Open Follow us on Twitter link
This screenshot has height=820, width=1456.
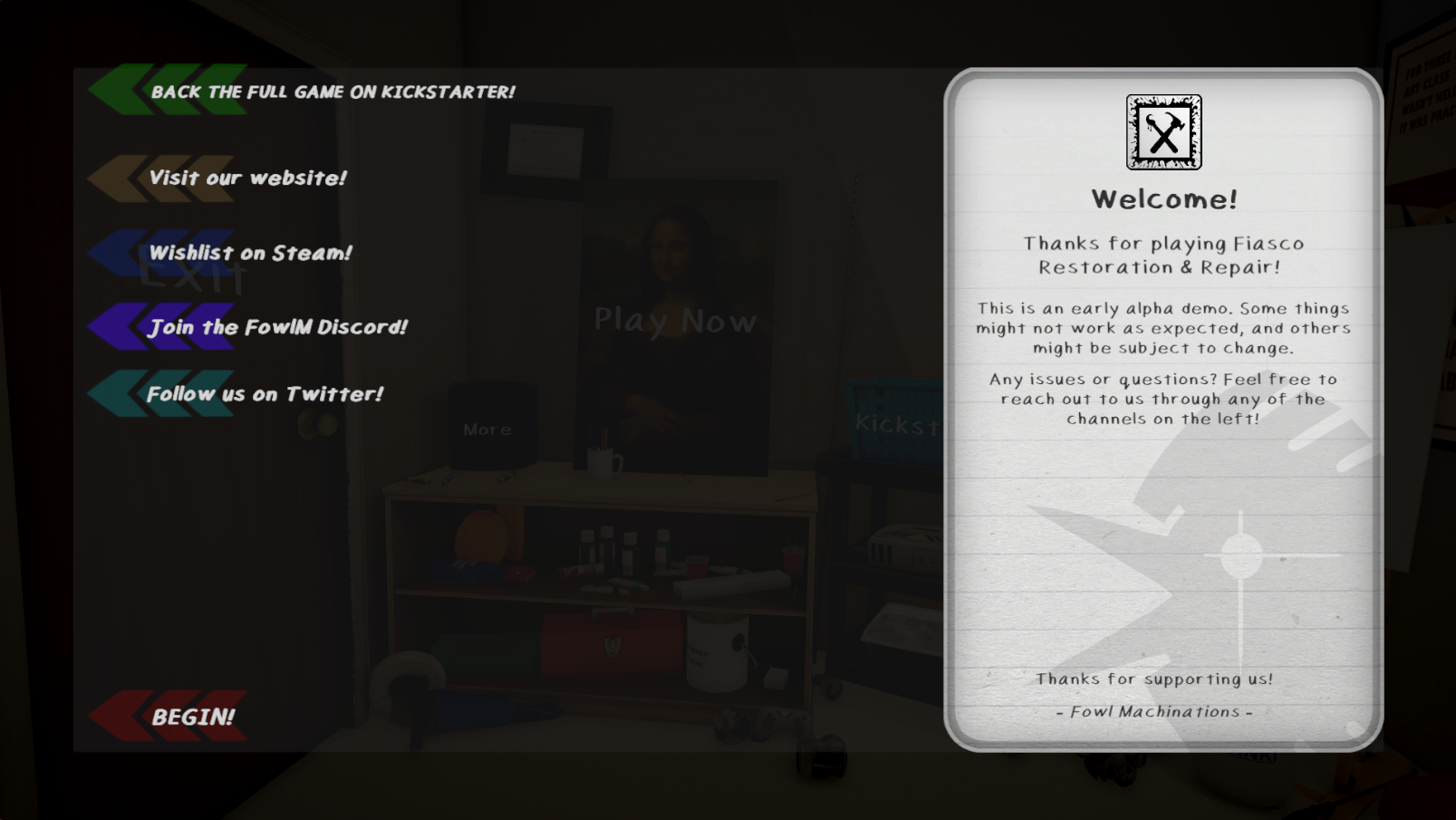(265, 393)
